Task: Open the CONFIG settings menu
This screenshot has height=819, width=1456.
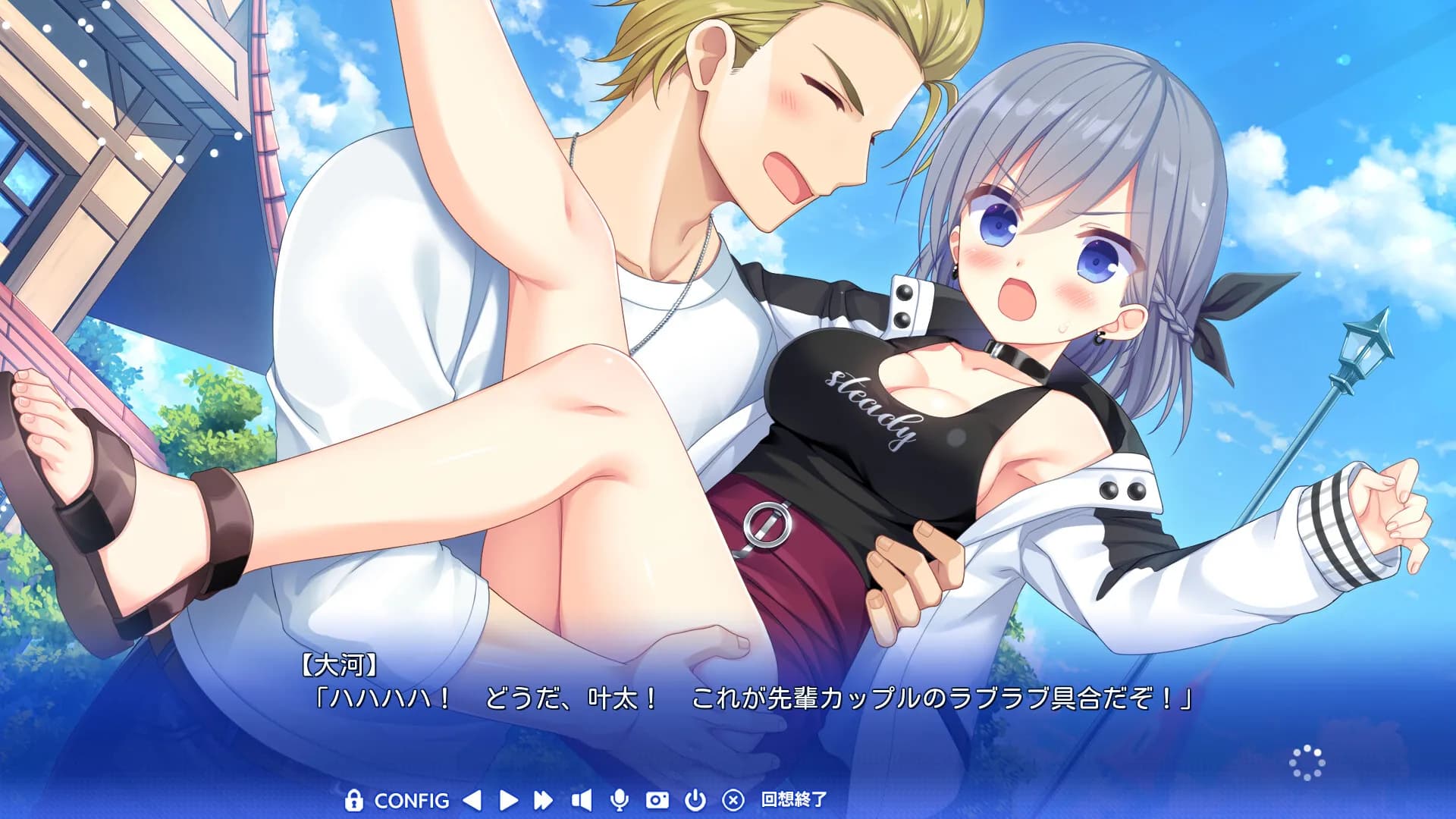Action: pos(413,800)
